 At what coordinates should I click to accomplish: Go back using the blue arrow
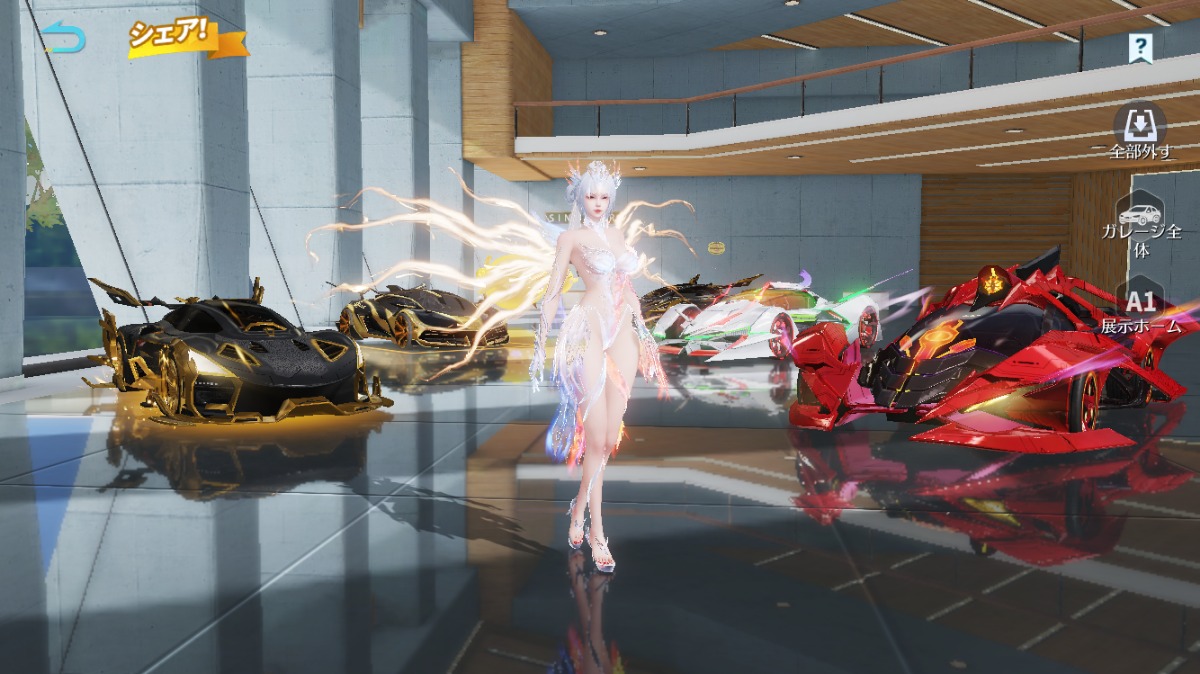pyautogui.click(x=65, y=38)
